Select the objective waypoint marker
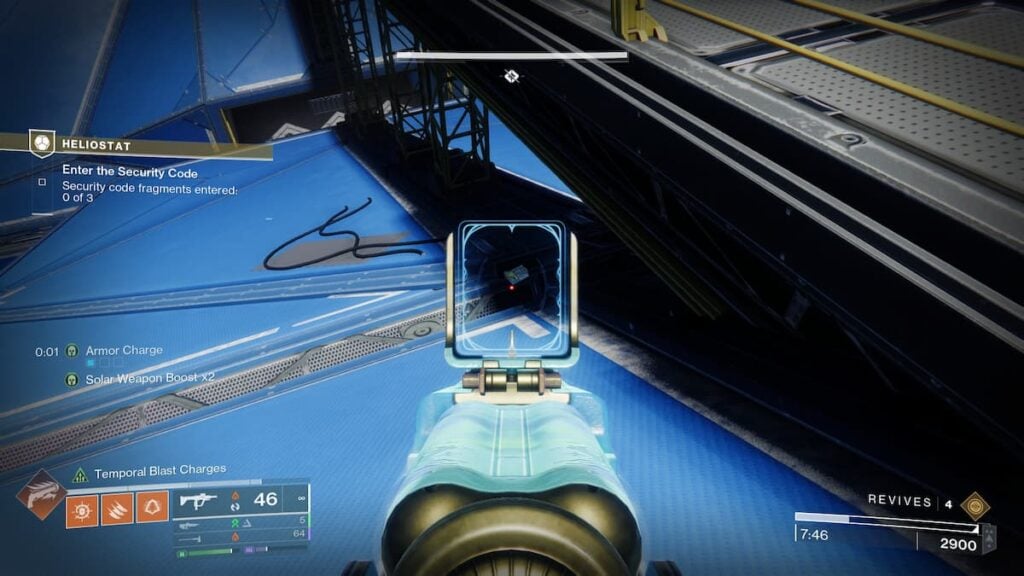Image resolution: width=1024 pixels, height=576 pixels. point(511,76)
